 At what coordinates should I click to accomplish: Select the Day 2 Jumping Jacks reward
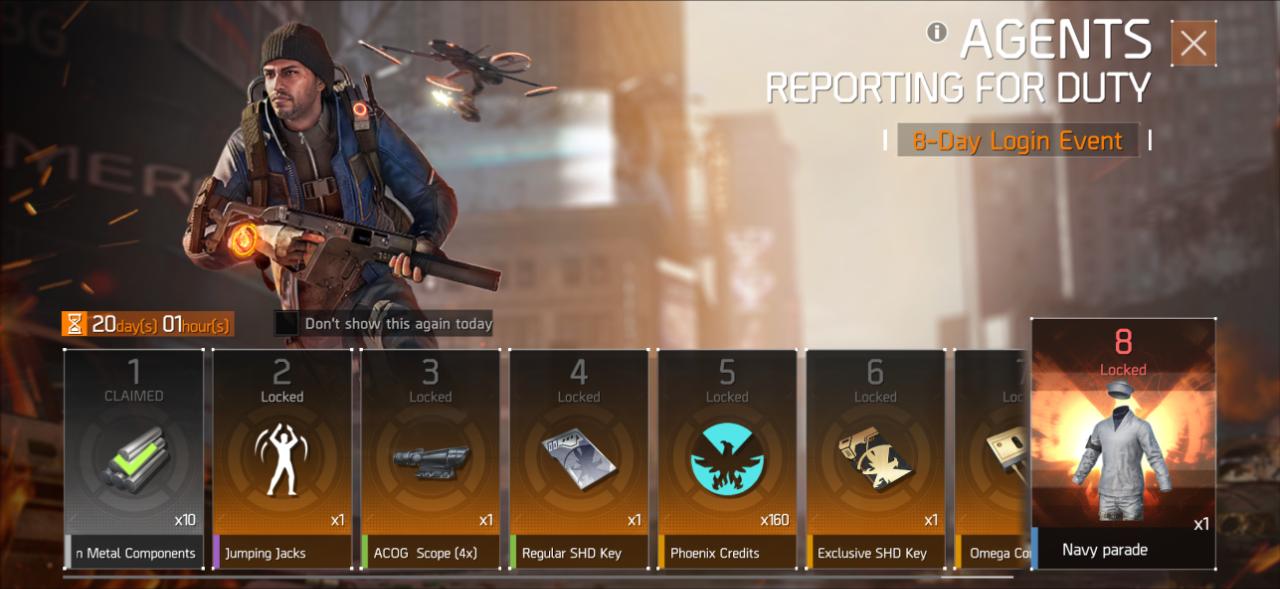(x=282, y=459)
